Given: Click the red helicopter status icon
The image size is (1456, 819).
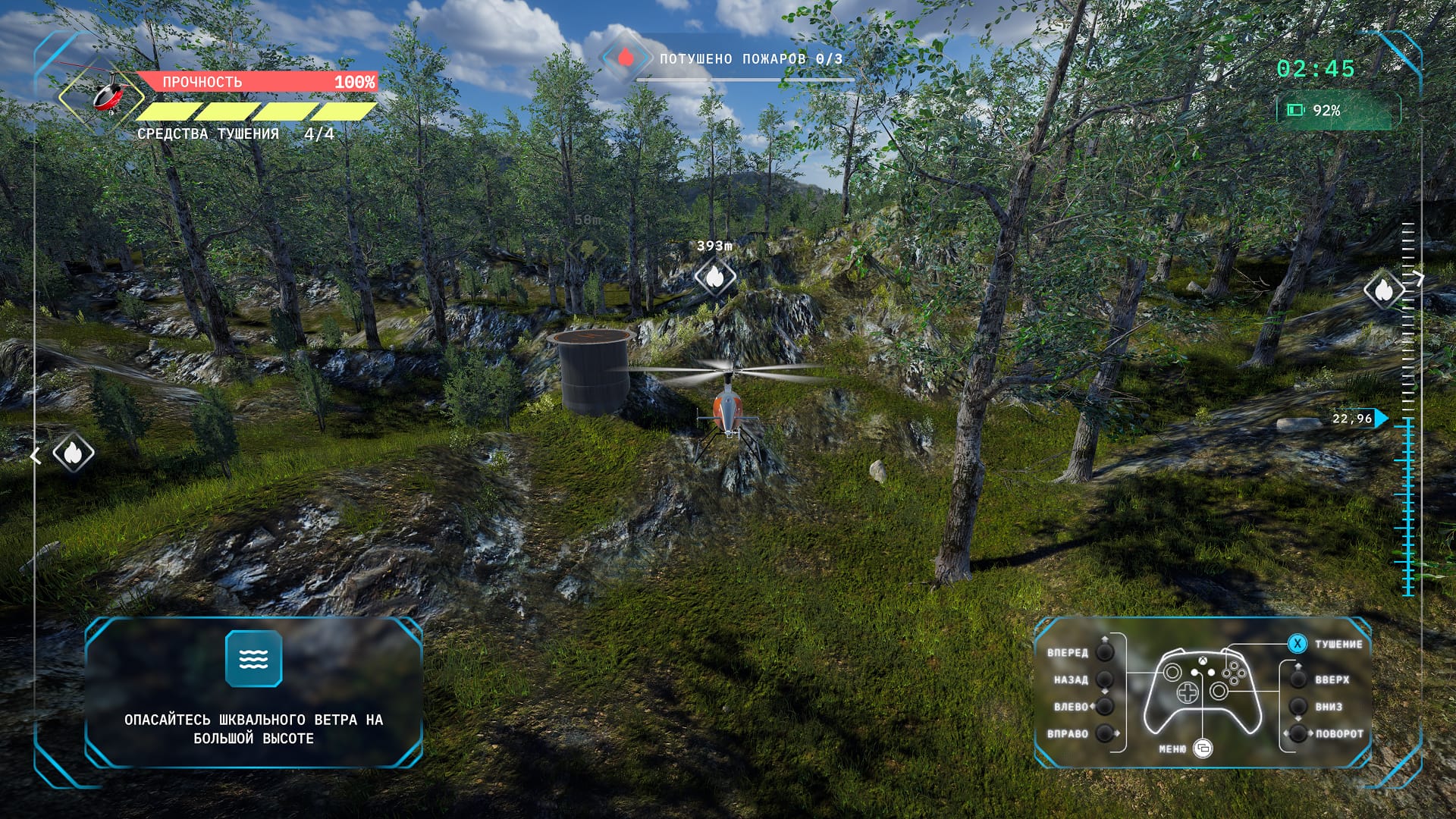Looking at the screenshot, I should 108,93.
